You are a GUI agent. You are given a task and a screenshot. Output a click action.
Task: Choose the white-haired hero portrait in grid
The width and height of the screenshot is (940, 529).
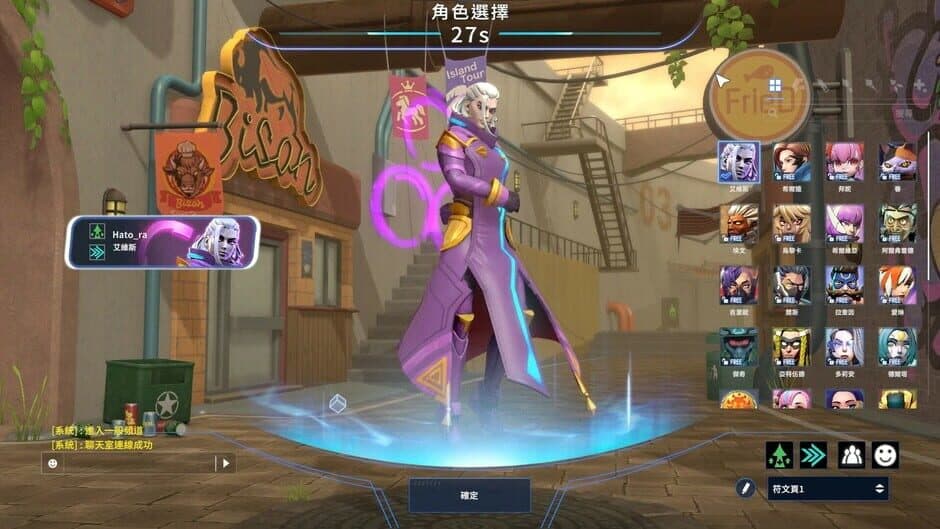[x=738, y=161]
